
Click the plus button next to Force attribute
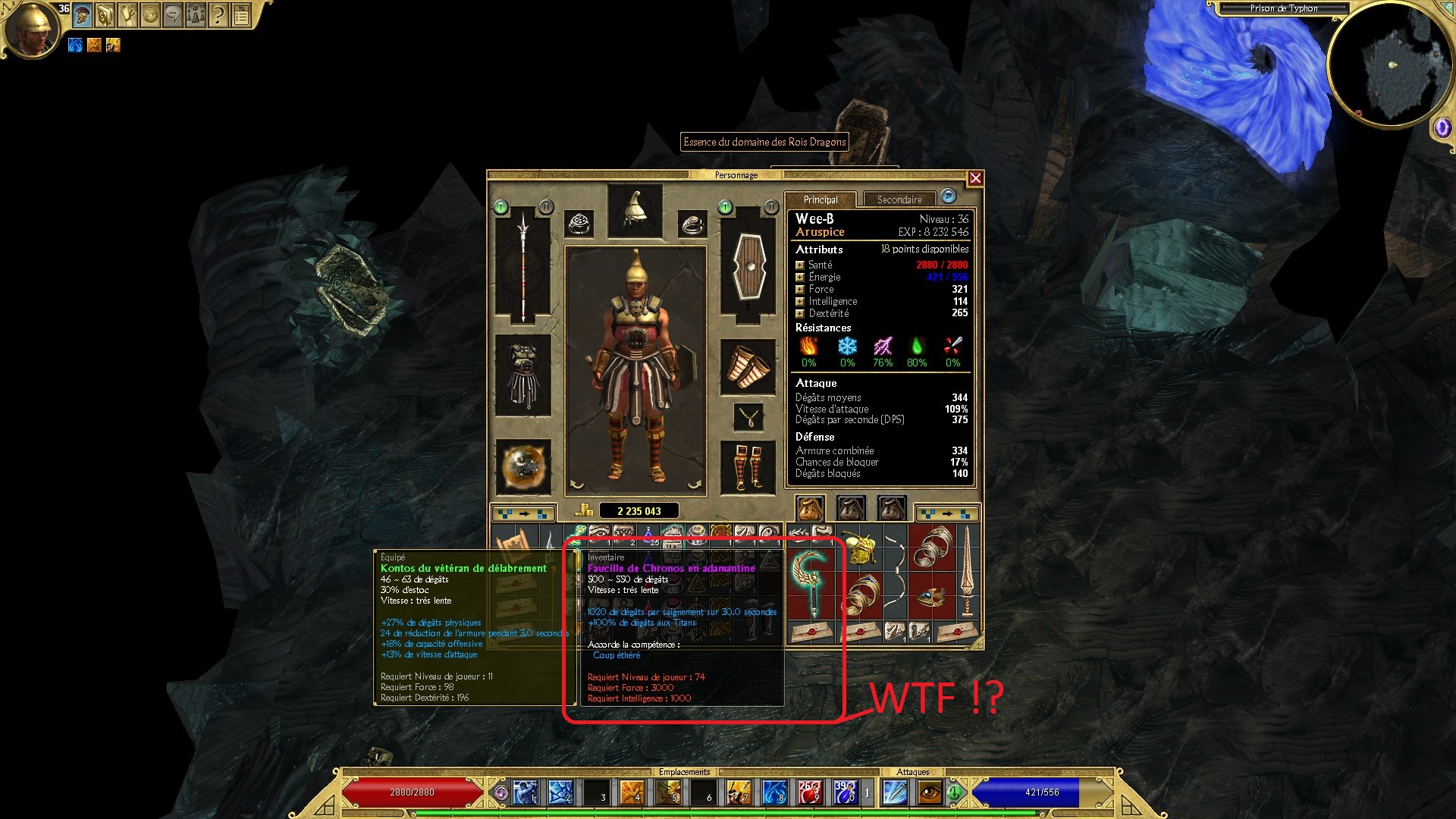click(x=799, y=290)
